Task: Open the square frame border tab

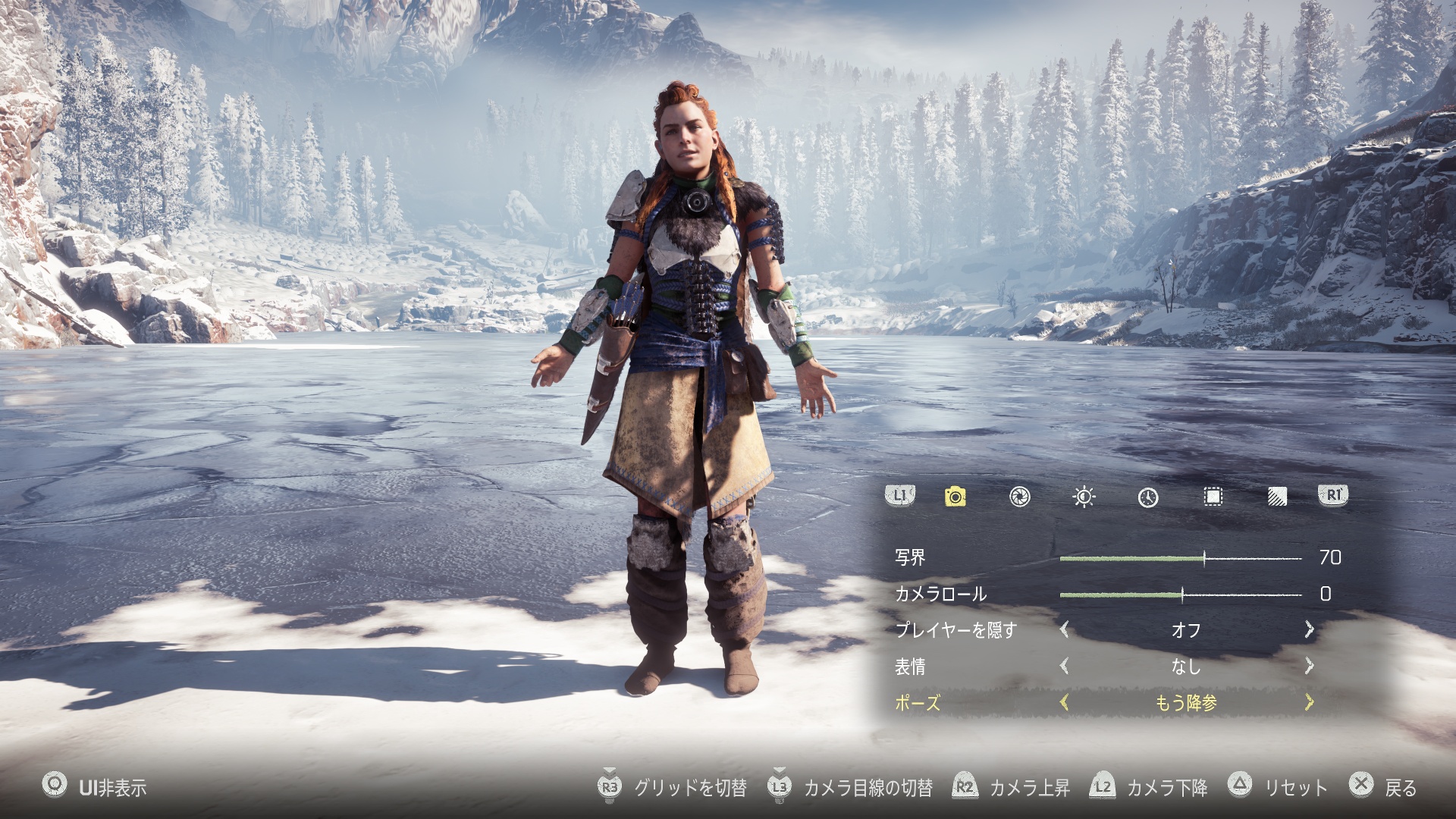Action: (x=1213, y=497)
